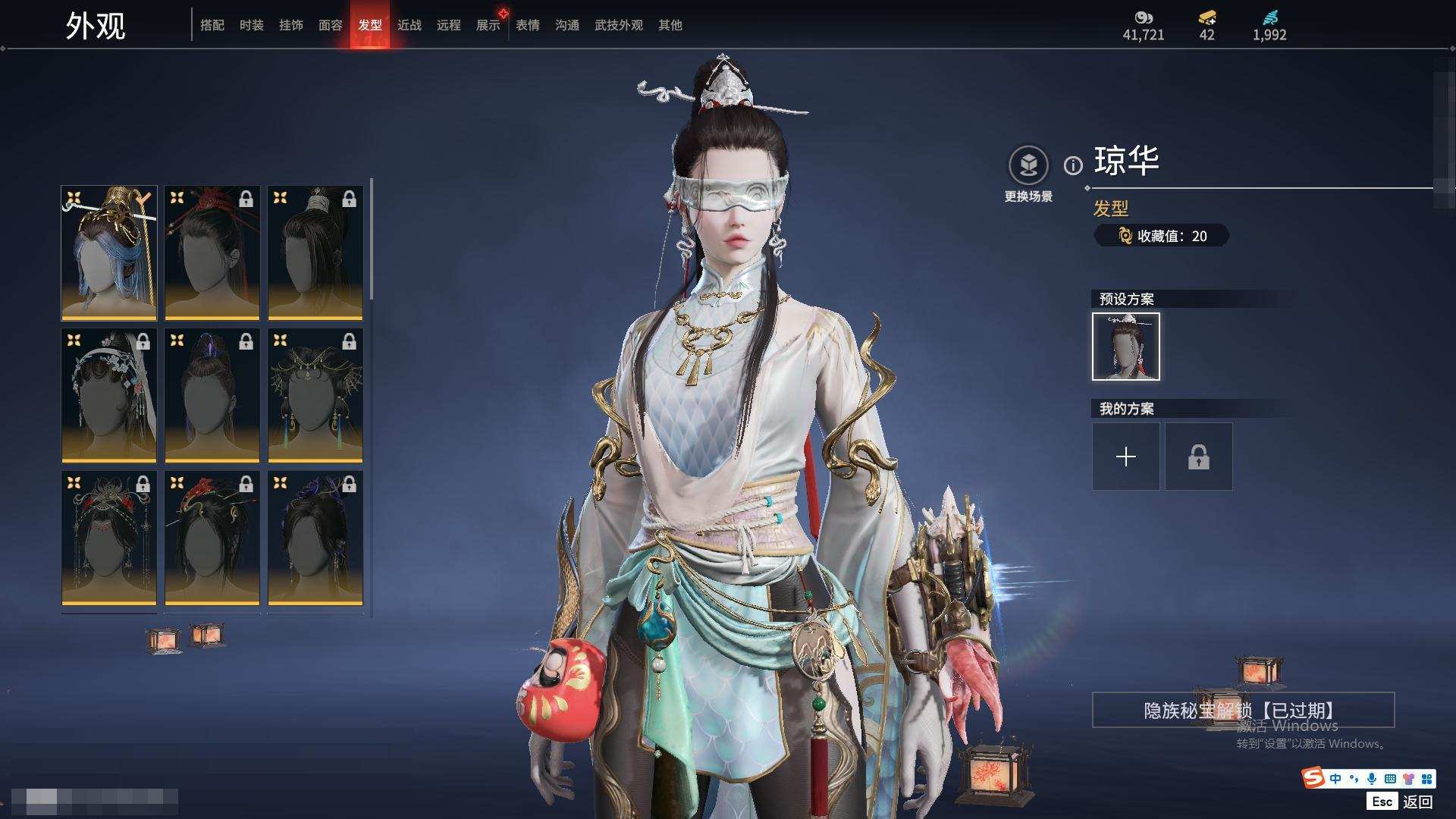1456x819 pixels.
Task: Open the 时装 tab
Action: [x=251, y=25]
